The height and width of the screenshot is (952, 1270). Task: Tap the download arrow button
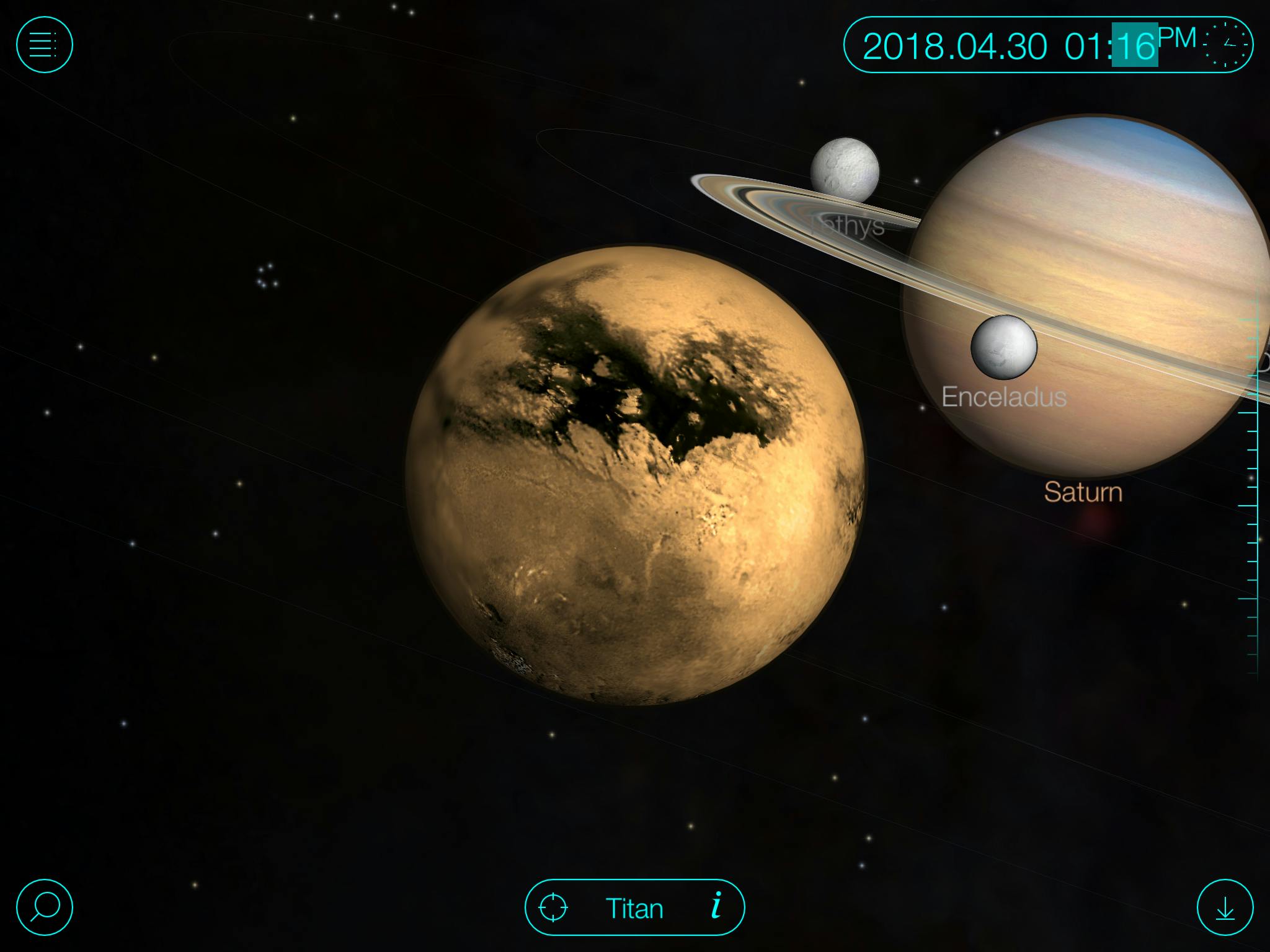(x=1225, y=907)
